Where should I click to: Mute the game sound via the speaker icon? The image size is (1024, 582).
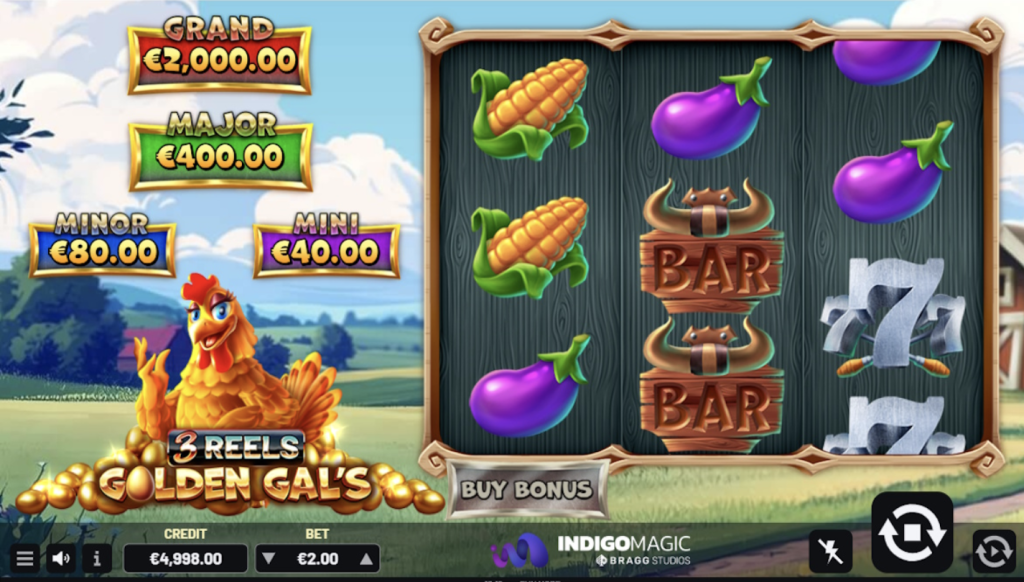(61, 558)
